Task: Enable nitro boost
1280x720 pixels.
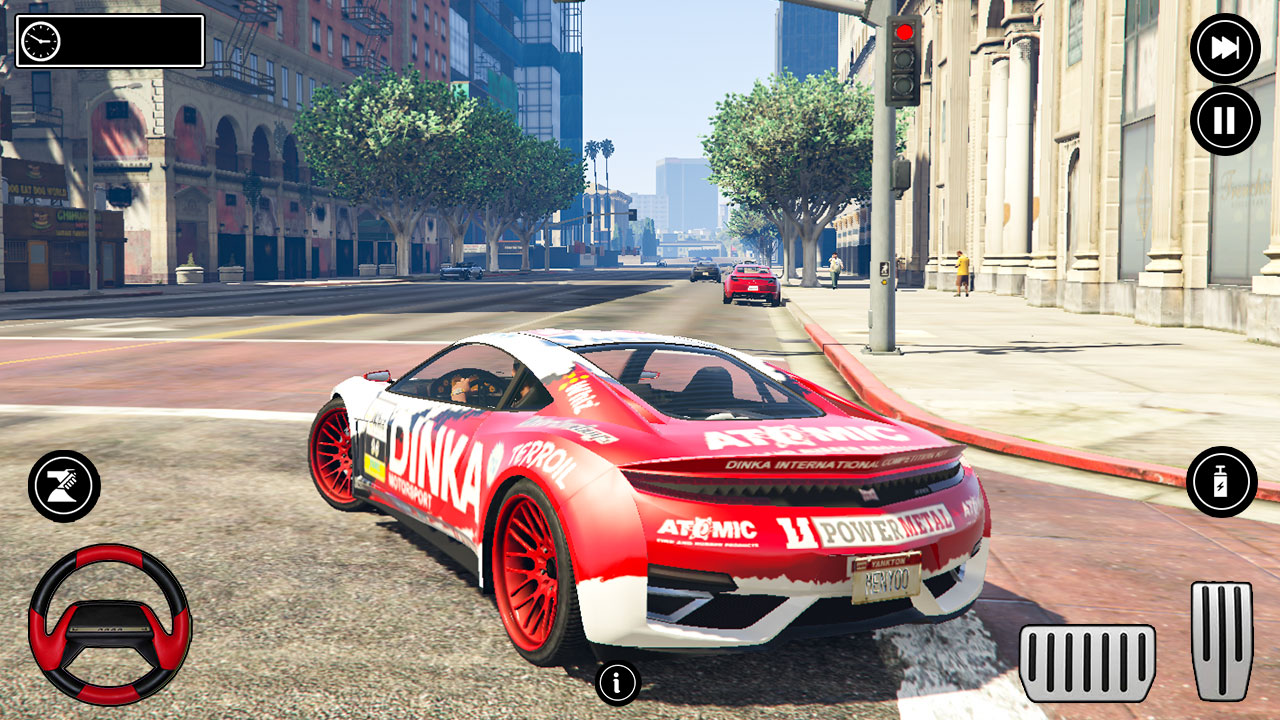Action: coord(1221,481)
